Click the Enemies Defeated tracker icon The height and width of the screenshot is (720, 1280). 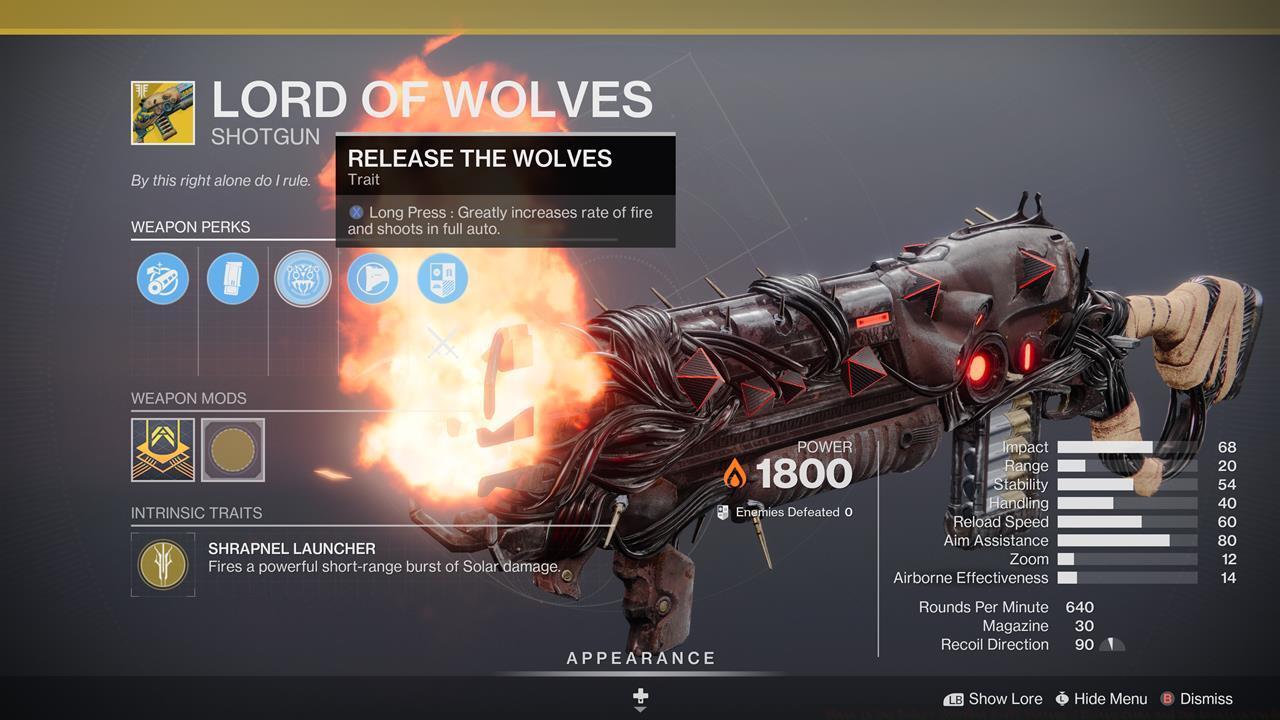point(722,511)
